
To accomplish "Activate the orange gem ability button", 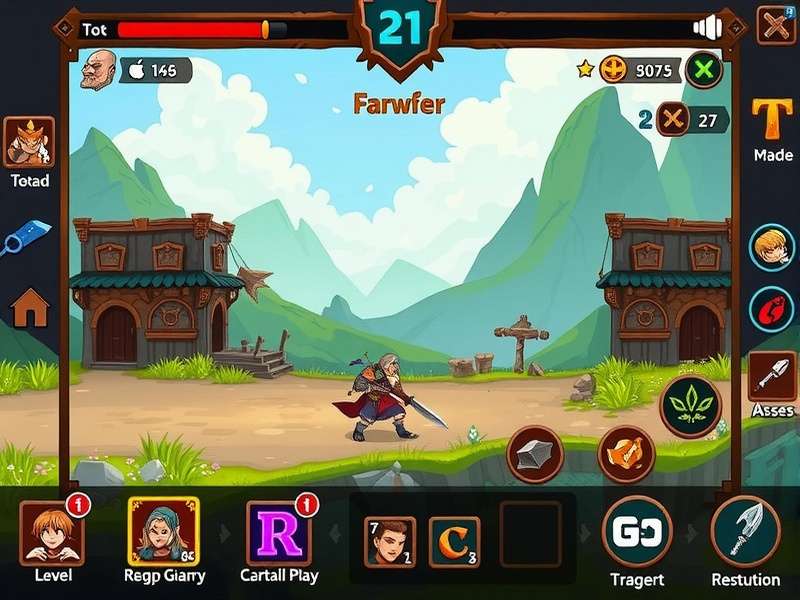I will (626, 454).
